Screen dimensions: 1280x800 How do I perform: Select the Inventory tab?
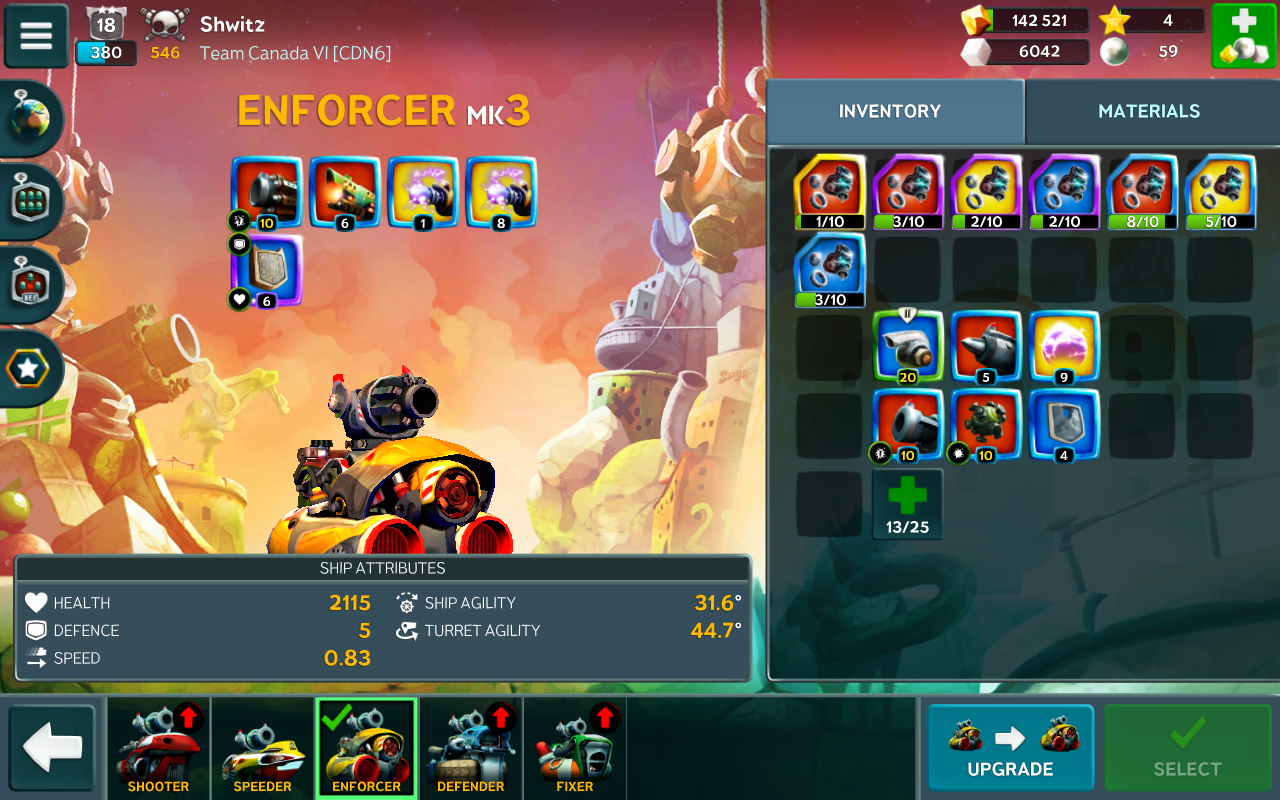890,111
